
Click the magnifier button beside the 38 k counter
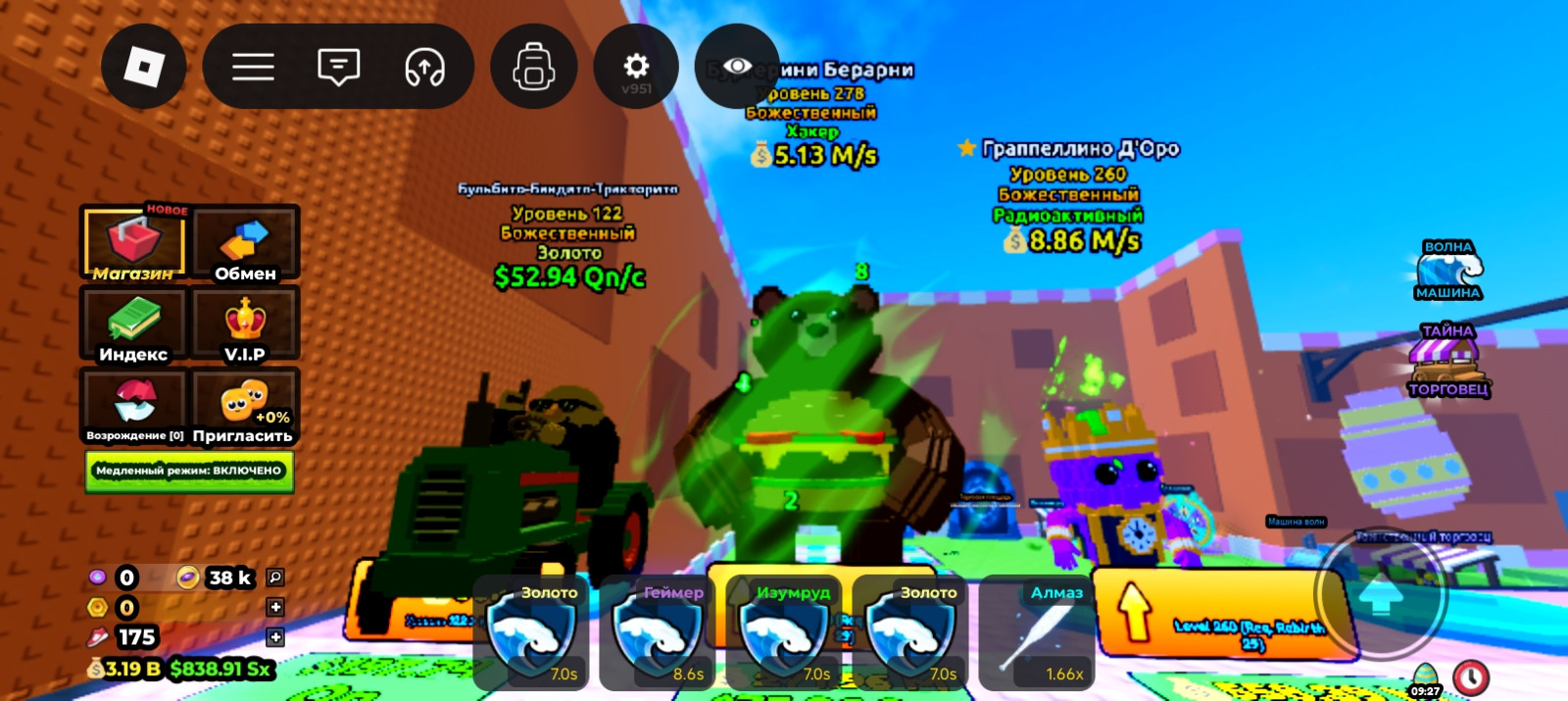point(275,577)
